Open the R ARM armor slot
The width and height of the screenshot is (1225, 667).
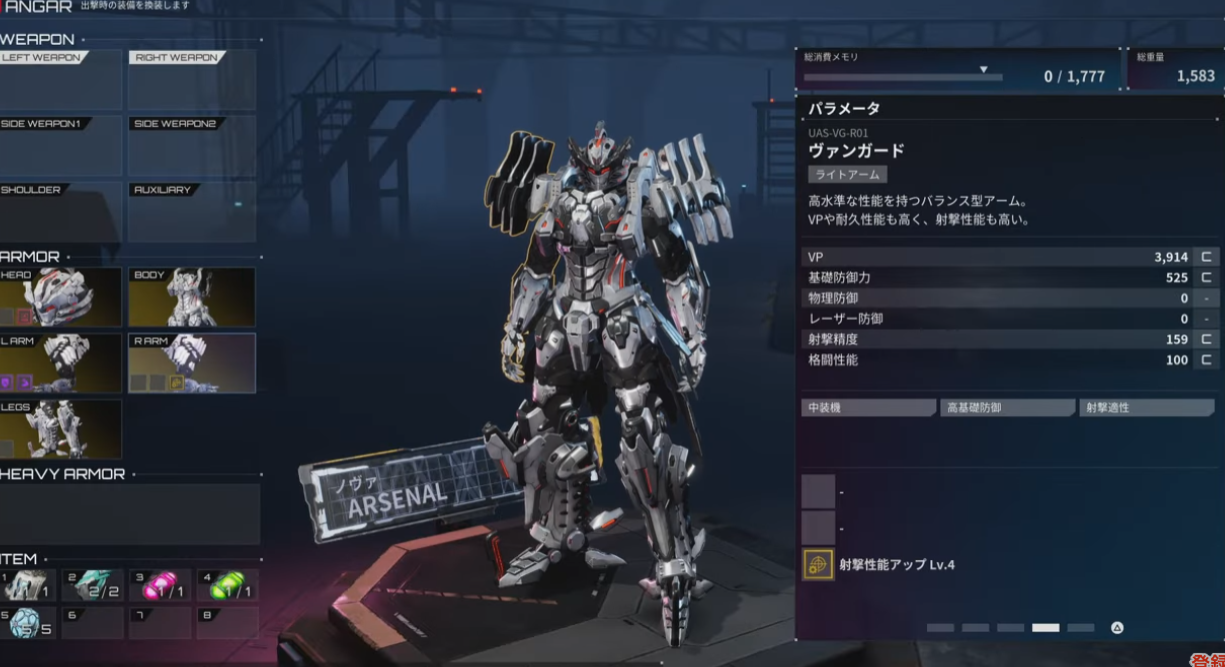coord(191,363)
